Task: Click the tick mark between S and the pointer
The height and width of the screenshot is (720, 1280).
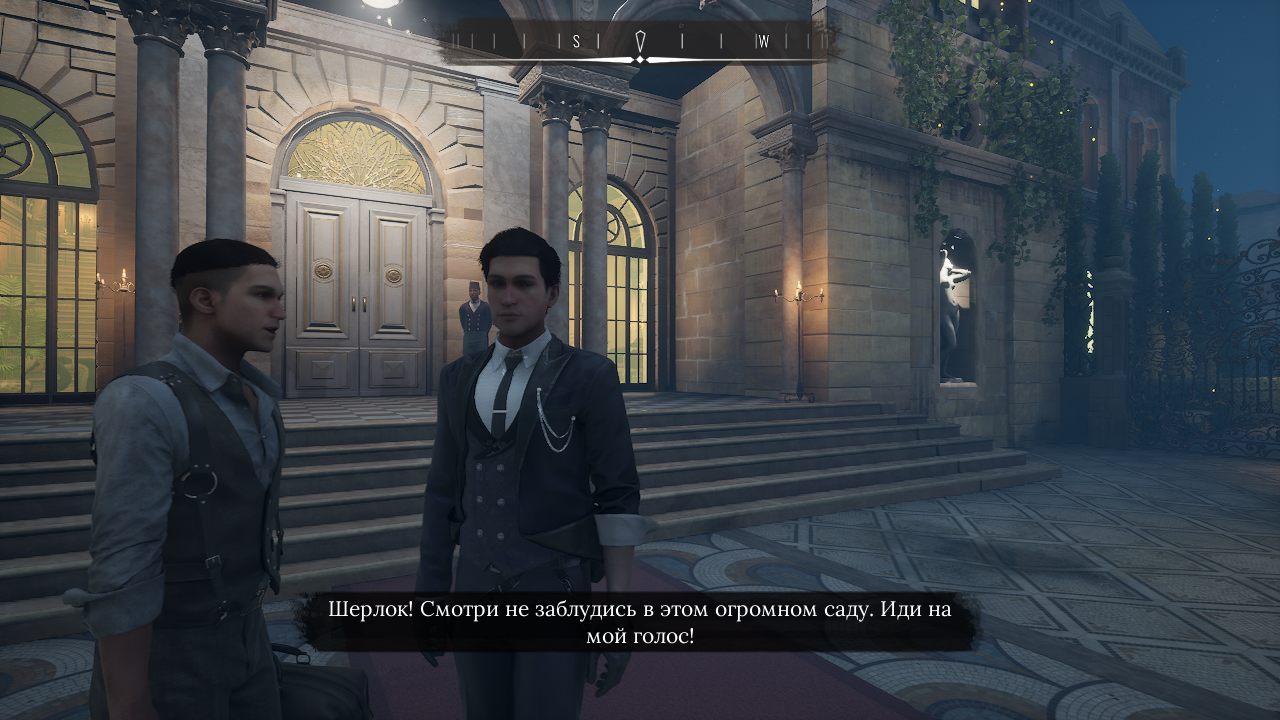Action: pyautogui.click(x=600, y=38)
